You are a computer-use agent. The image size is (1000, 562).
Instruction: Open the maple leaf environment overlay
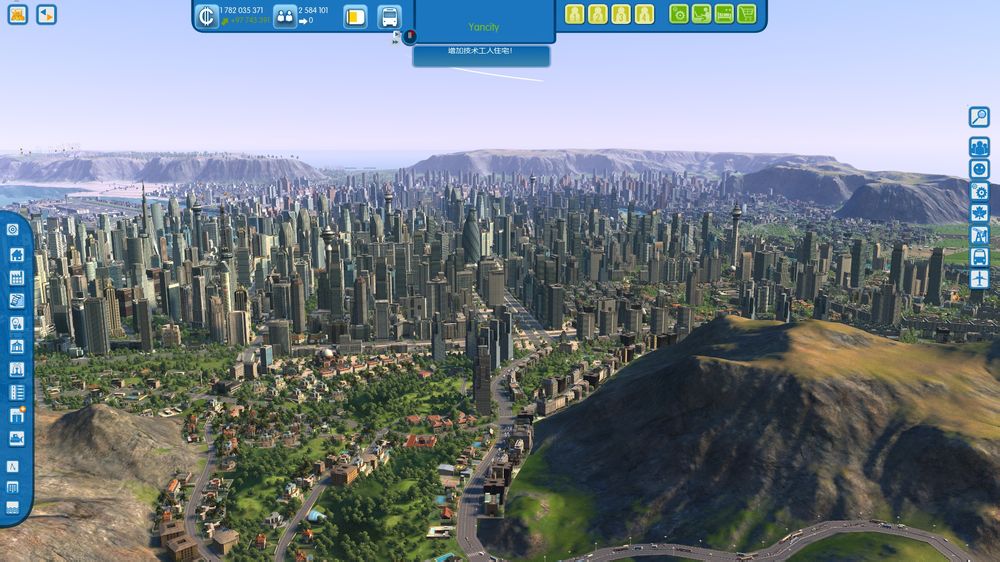coord(979,213)
